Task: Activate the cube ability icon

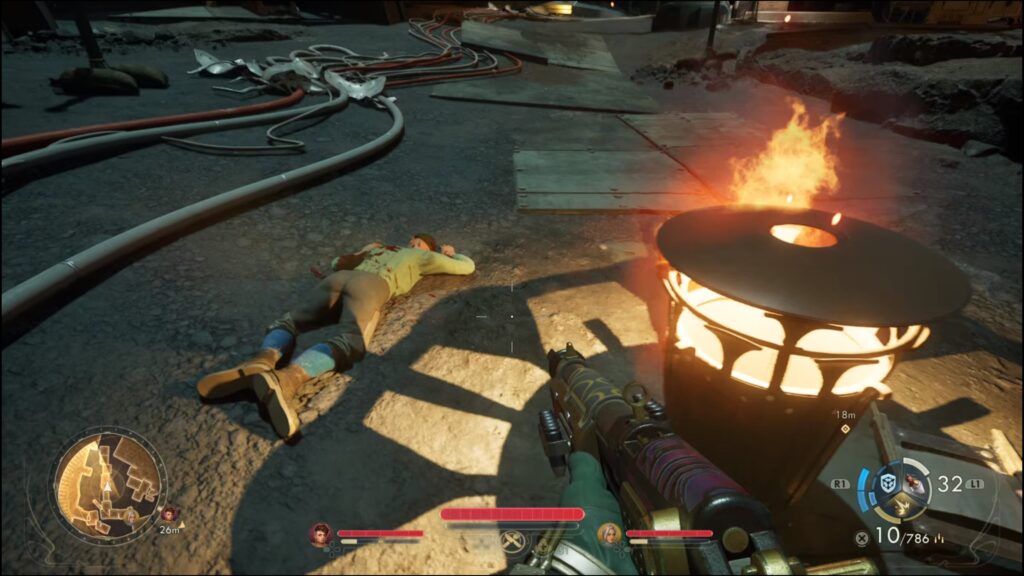Action: (x=886, y=483)
